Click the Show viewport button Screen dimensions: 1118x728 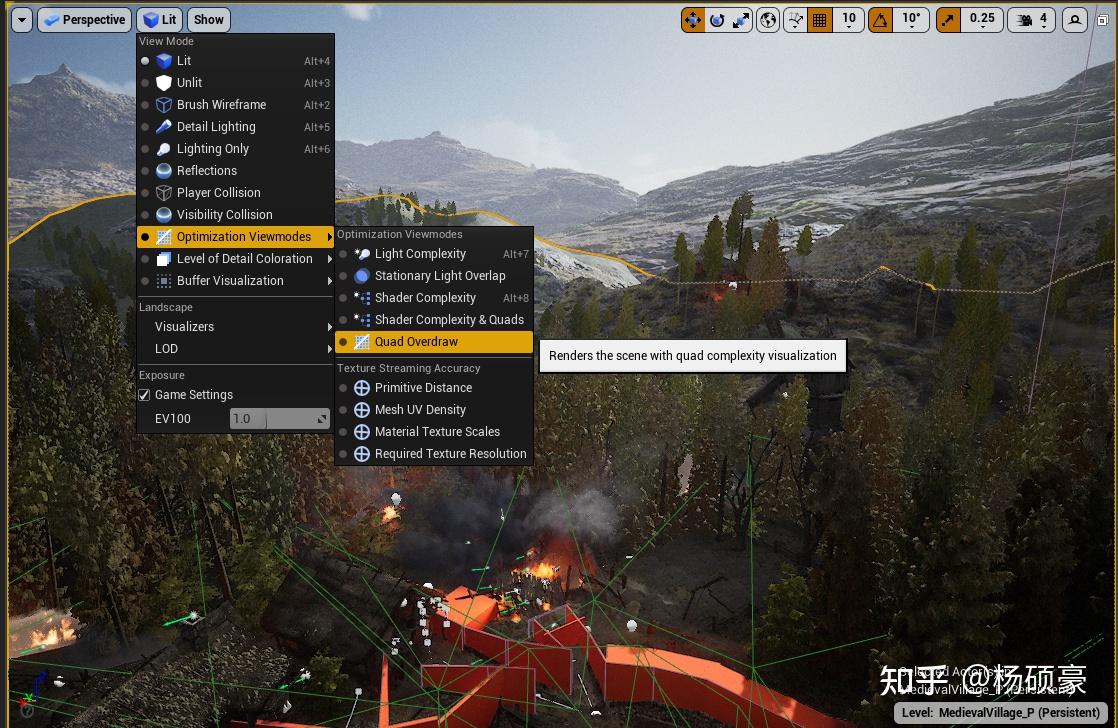click(209, 20)
